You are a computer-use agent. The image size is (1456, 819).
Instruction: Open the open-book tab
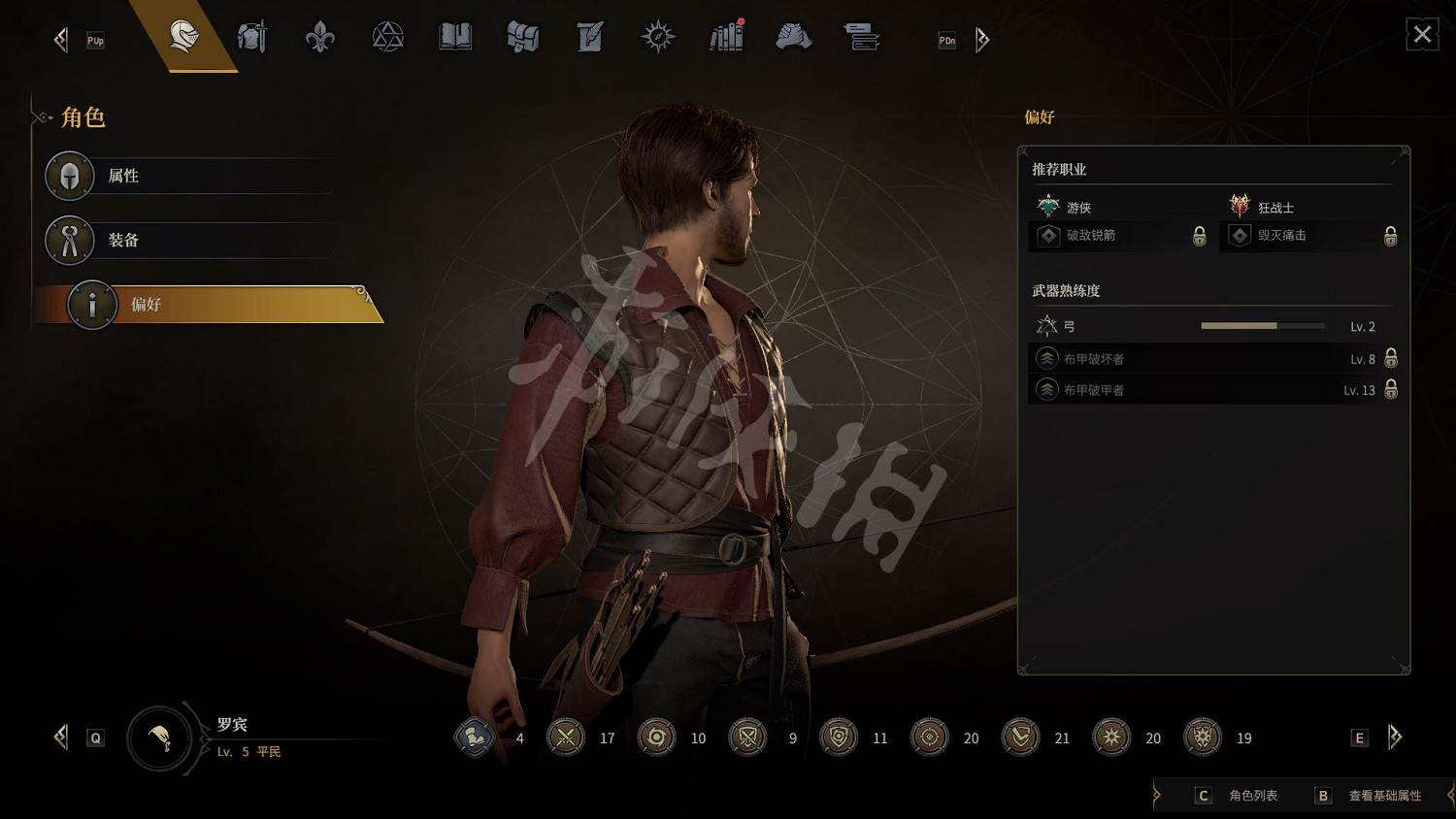tap(455, 38)
